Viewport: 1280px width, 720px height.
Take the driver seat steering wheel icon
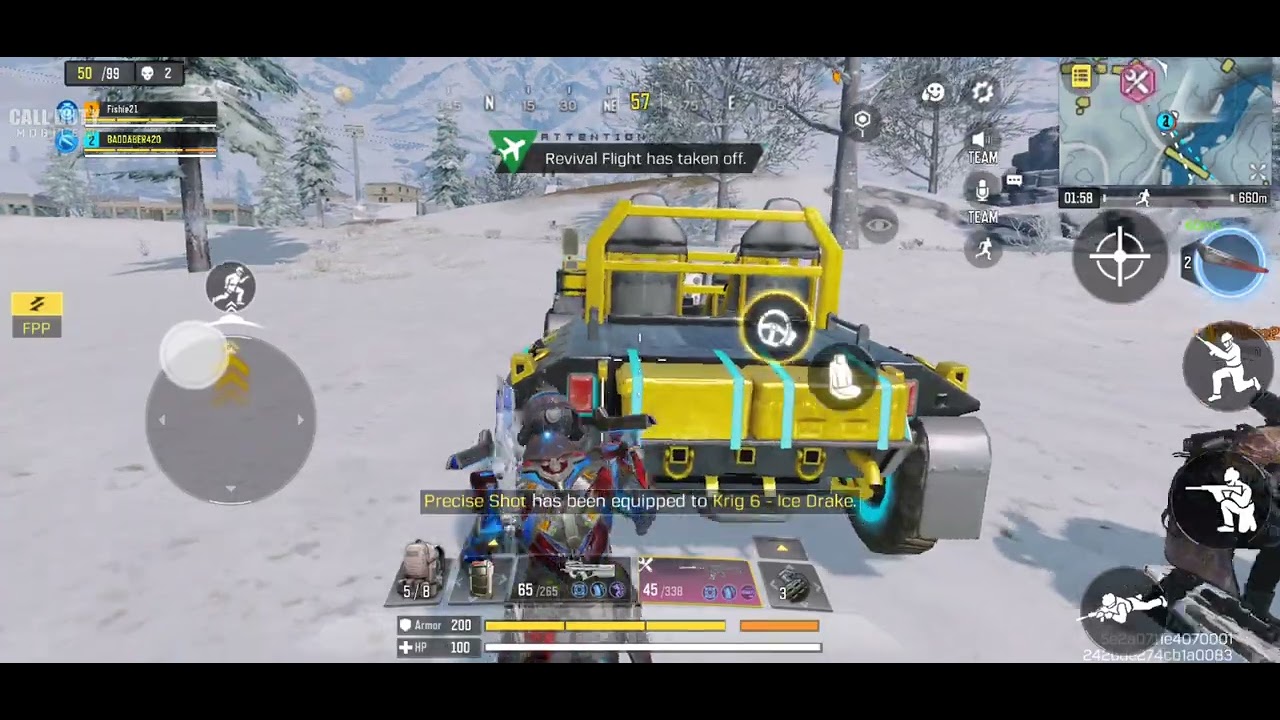click(x=776, y=326)
